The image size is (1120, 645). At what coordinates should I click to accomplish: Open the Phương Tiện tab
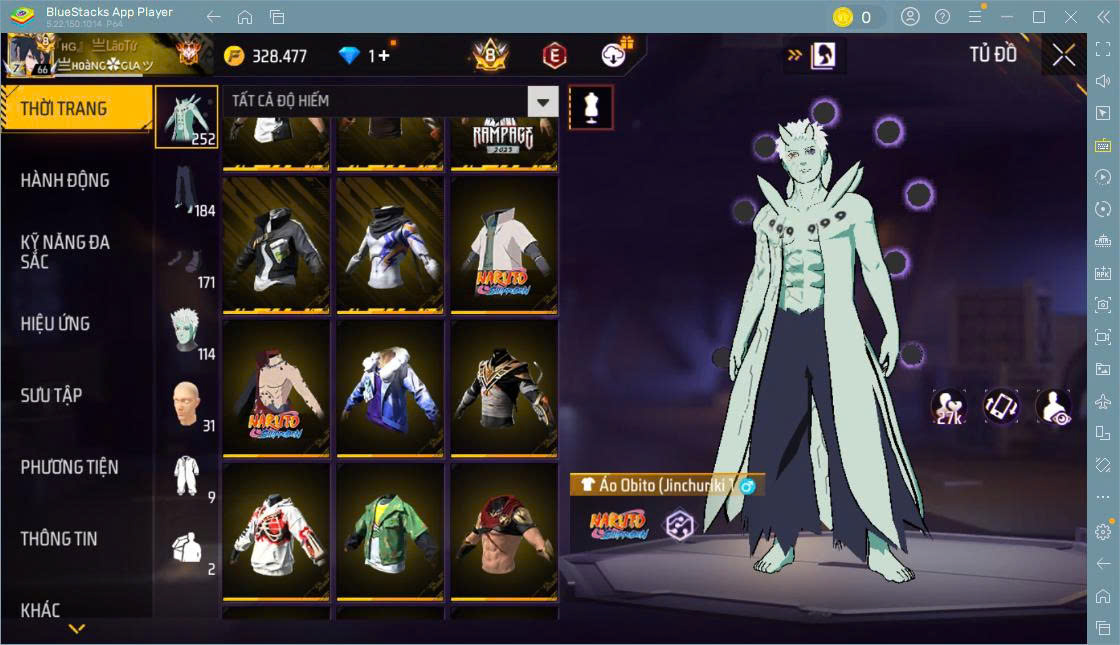(70, 467)
